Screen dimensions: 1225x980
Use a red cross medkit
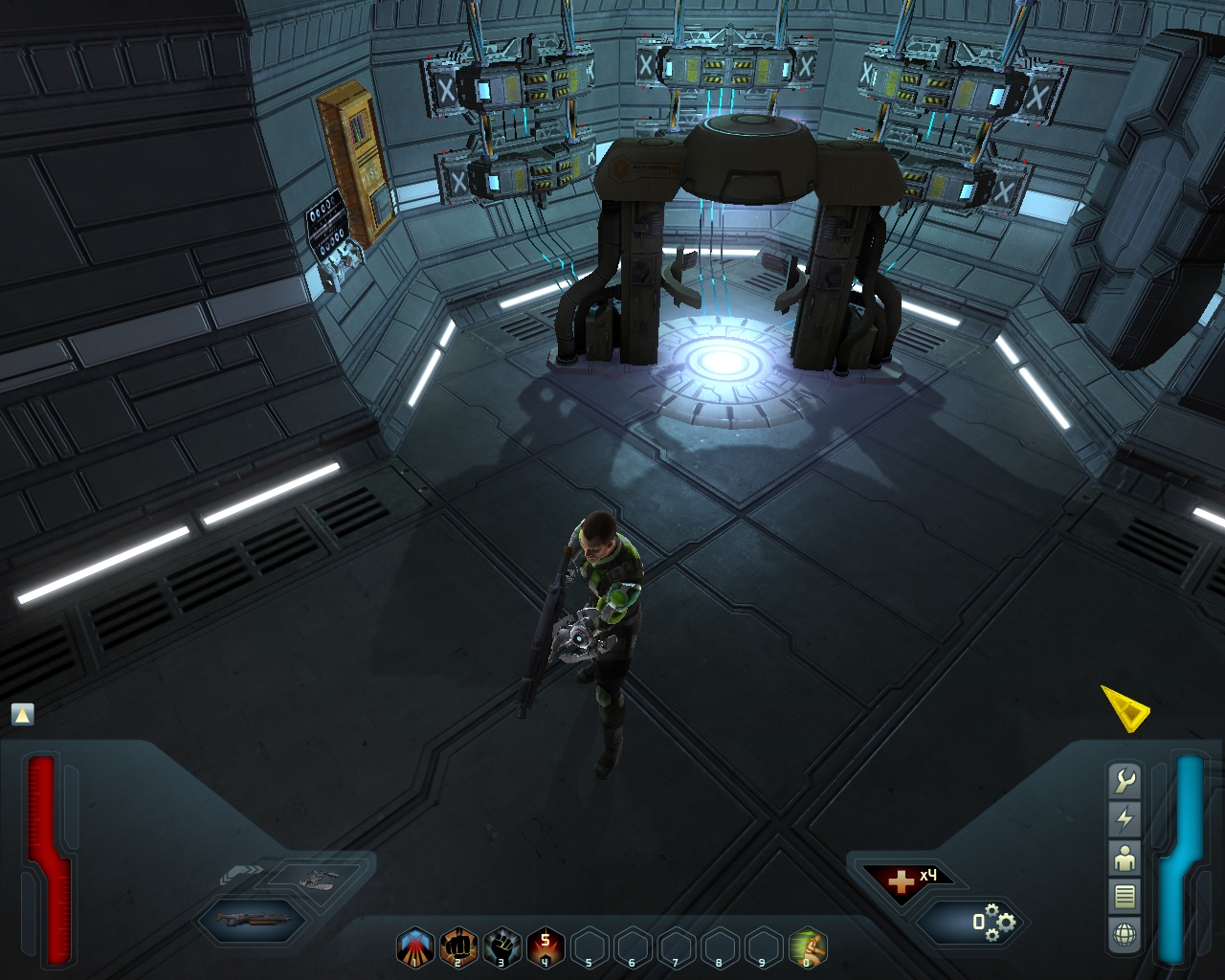[902, 880]
